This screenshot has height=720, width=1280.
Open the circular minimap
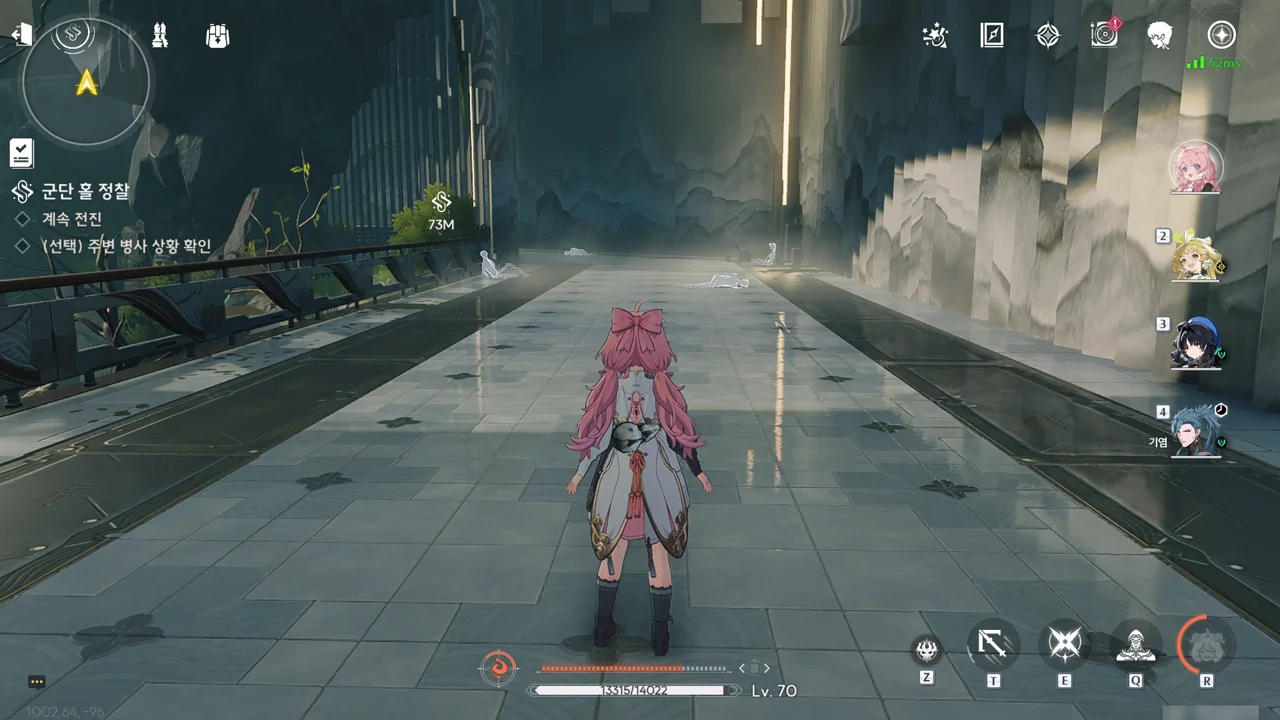87,81
